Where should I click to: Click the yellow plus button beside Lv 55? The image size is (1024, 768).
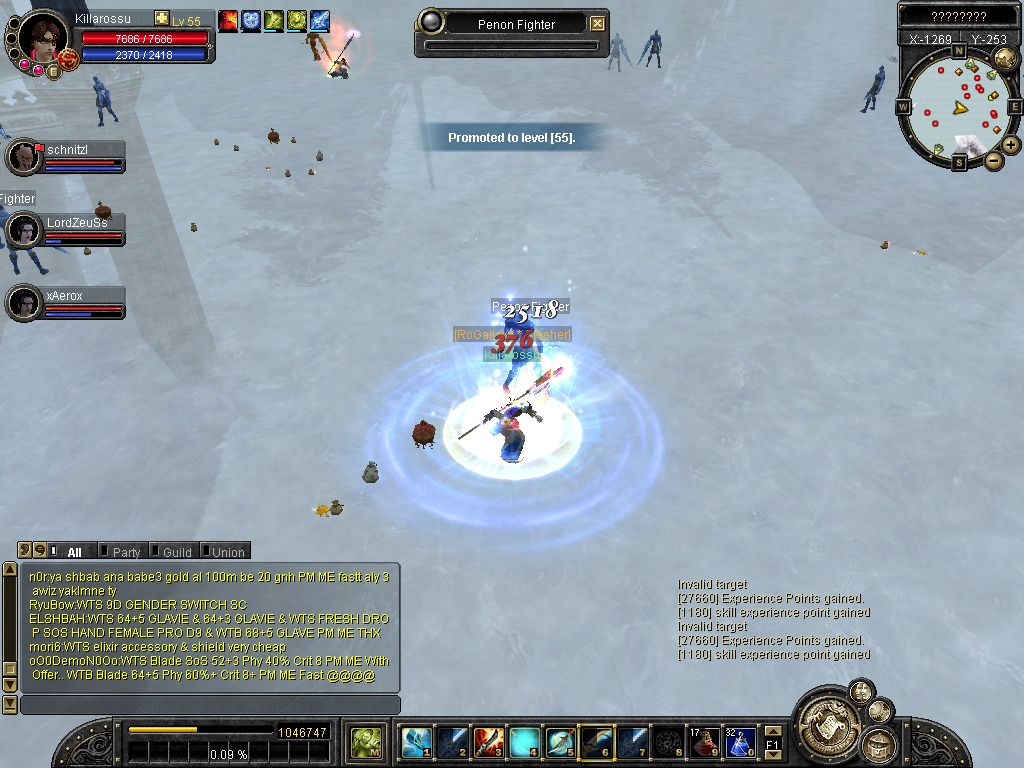(x=162, y=20)
